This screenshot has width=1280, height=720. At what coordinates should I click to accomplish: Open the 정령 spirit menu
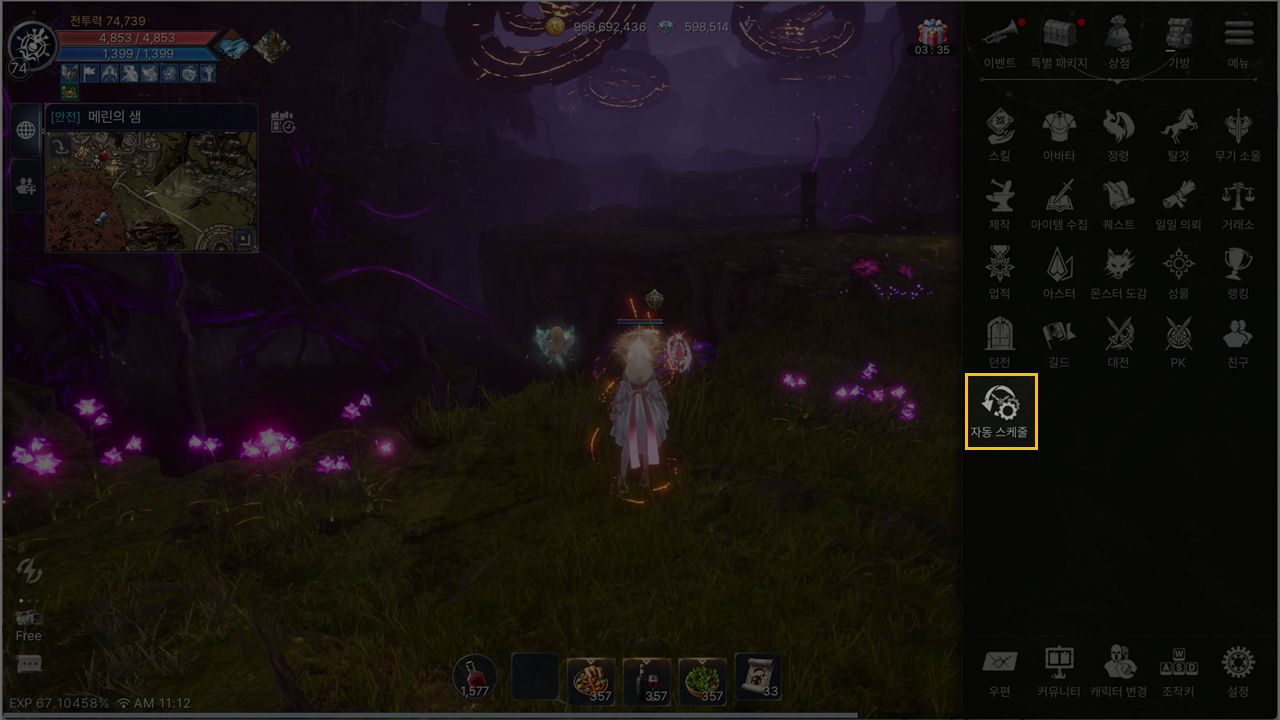(x=1118, y=134)
